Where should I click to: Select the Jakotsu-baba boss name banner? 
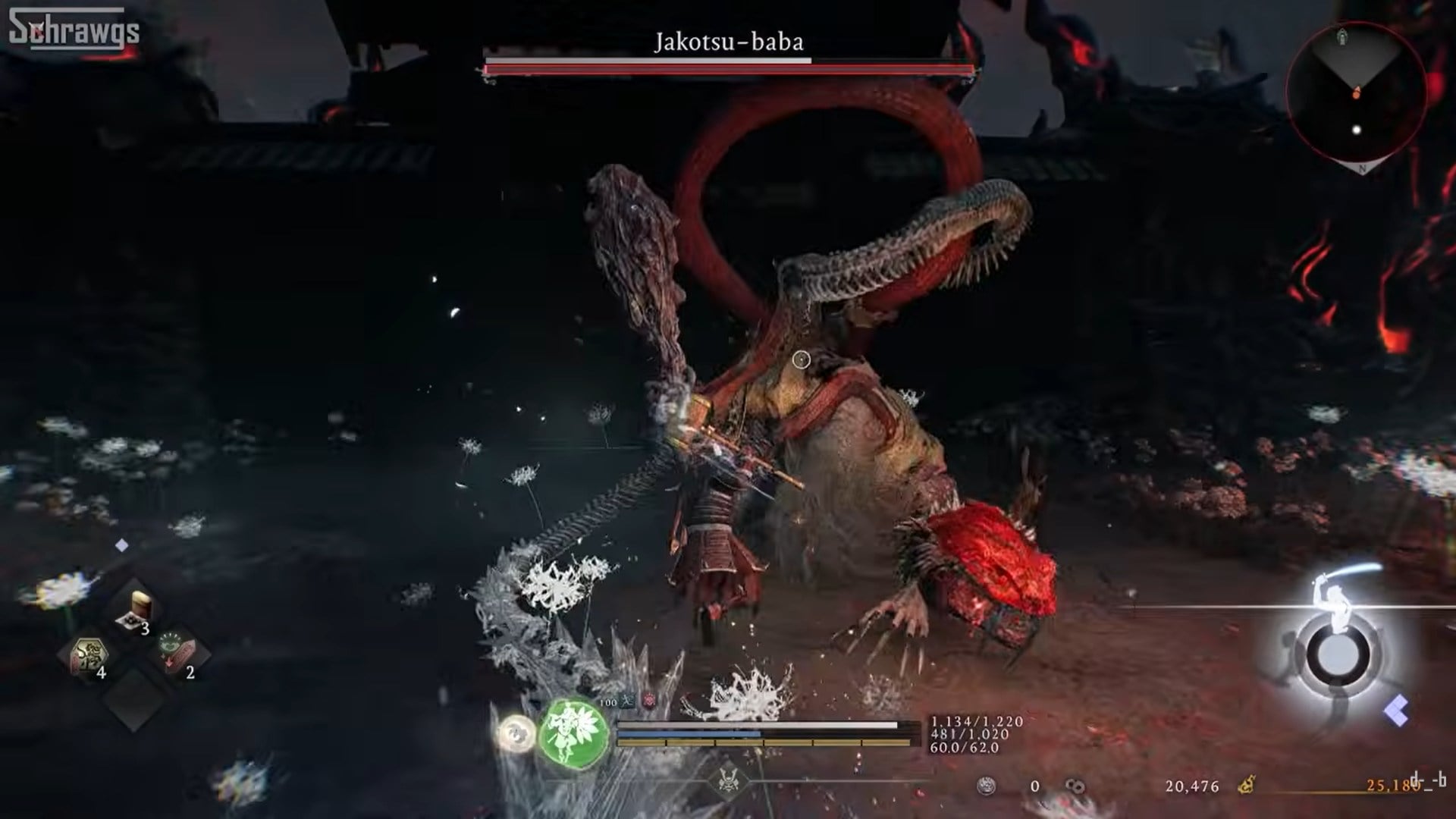coord(728,43)
